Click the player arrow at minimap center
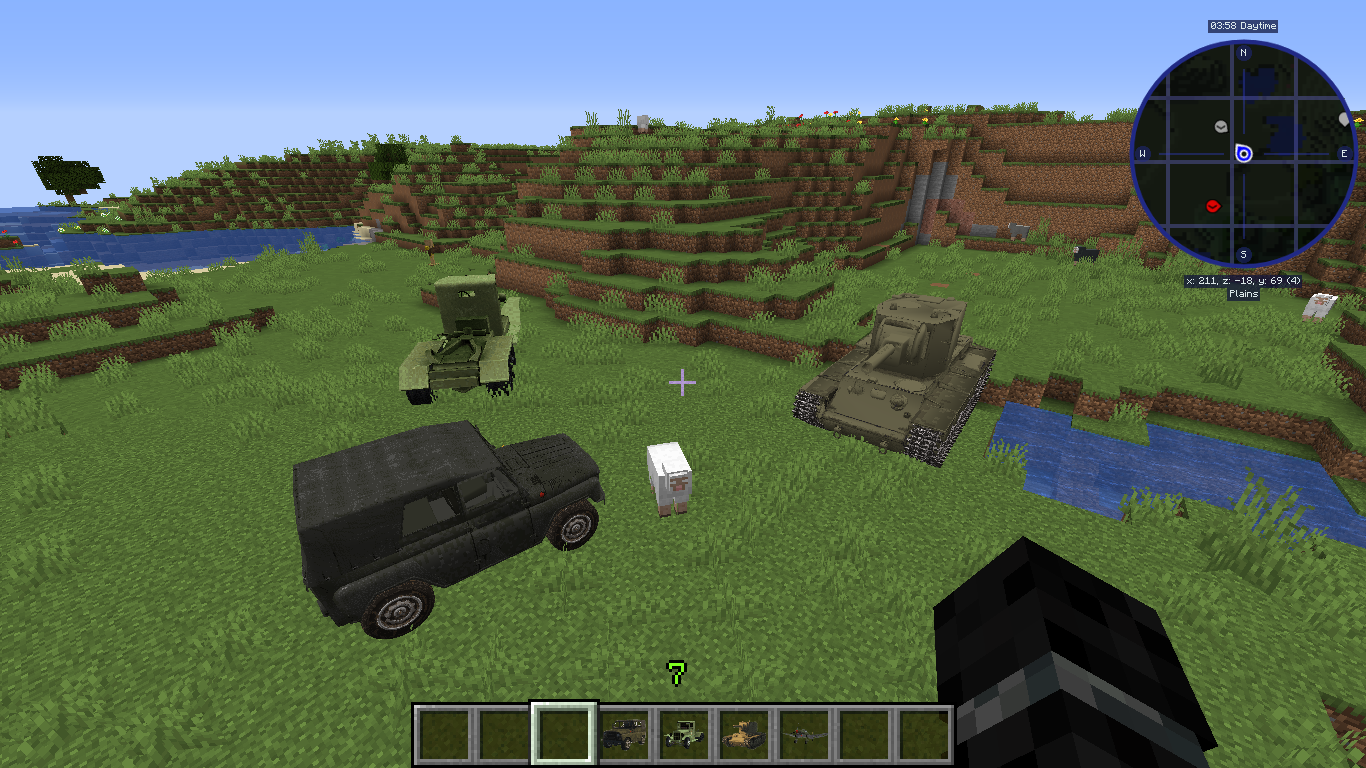Image resolution: width=1366 pixels, height=768 pixels. pos(1243,154)
